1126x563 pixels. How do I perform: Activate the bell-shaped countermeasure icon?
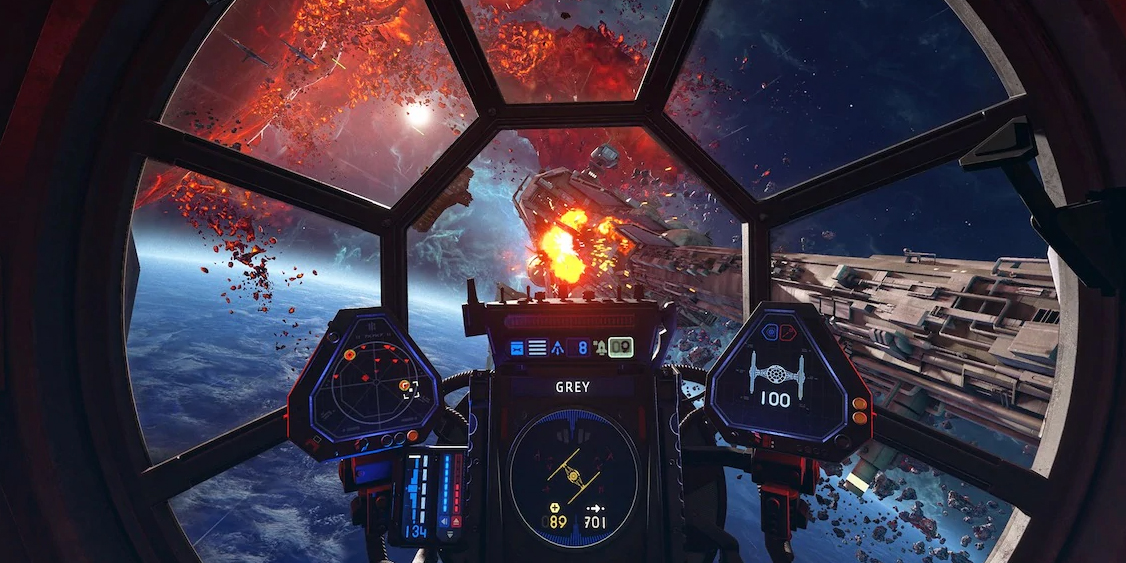[599, 348]
